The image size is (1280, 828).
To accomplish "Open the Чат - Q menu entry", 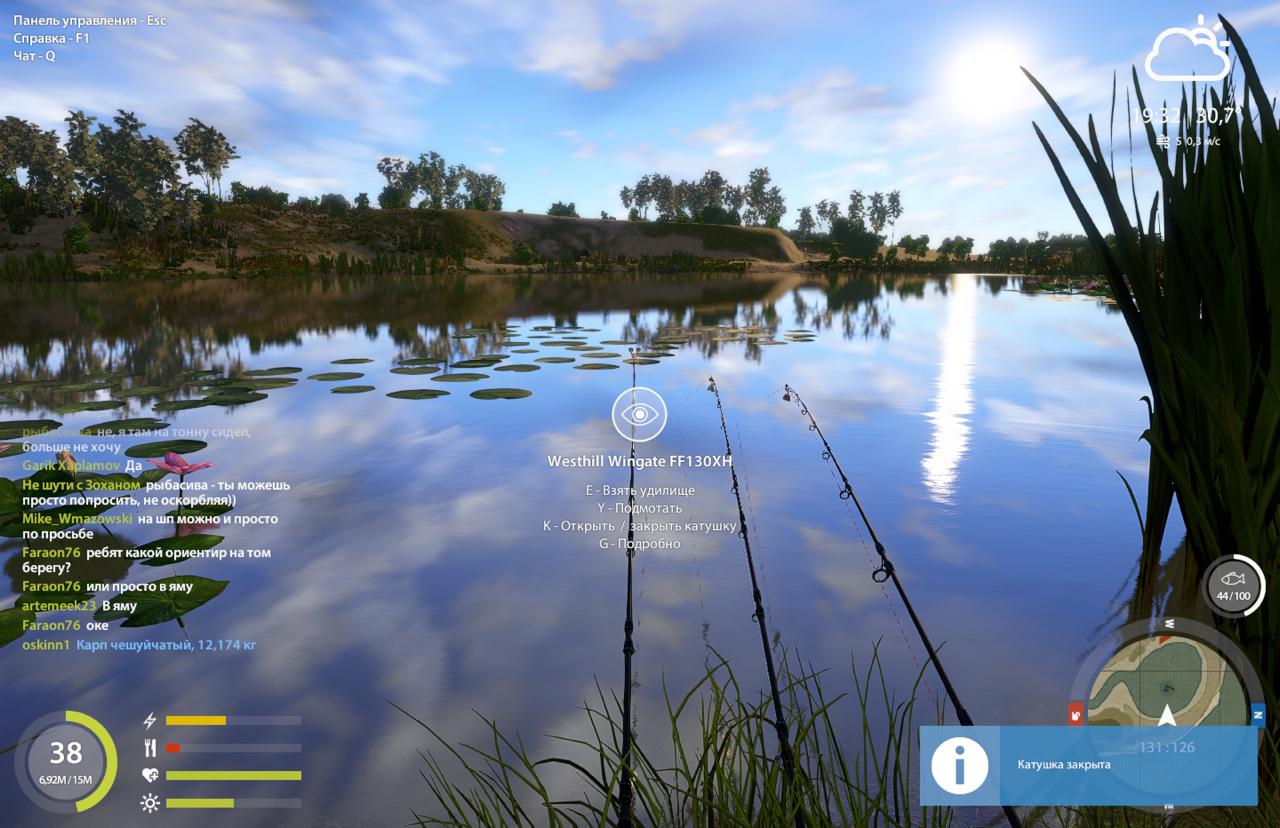I will point(32,55).
